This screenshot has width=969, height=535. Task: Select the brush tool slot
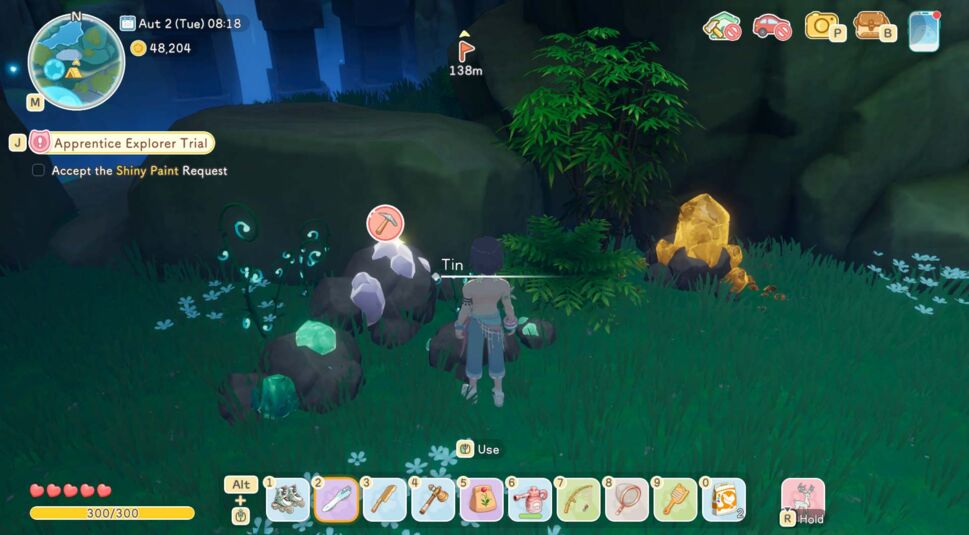(x=675, y=499)
